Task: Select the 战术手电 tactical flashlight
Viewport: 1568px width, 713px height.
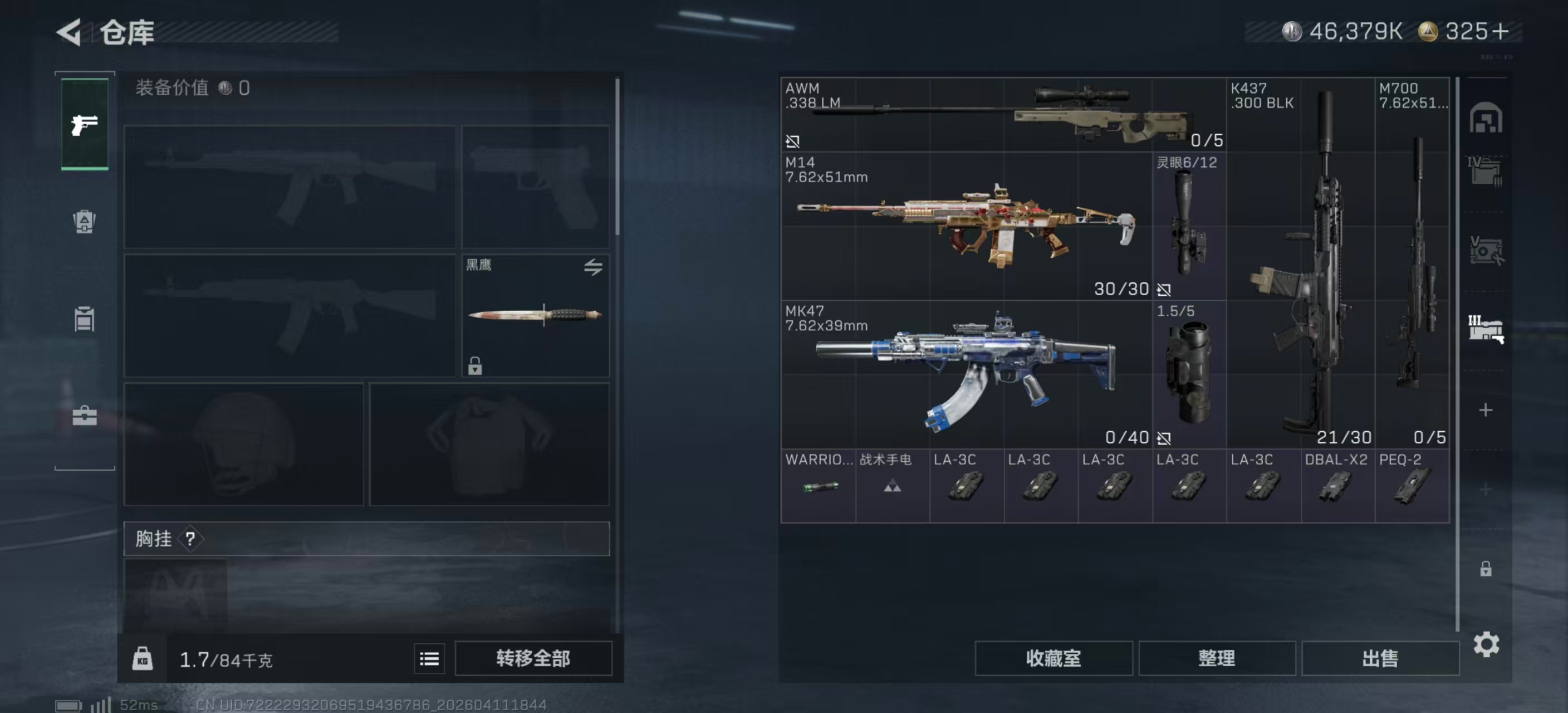Action: point(891,485)
